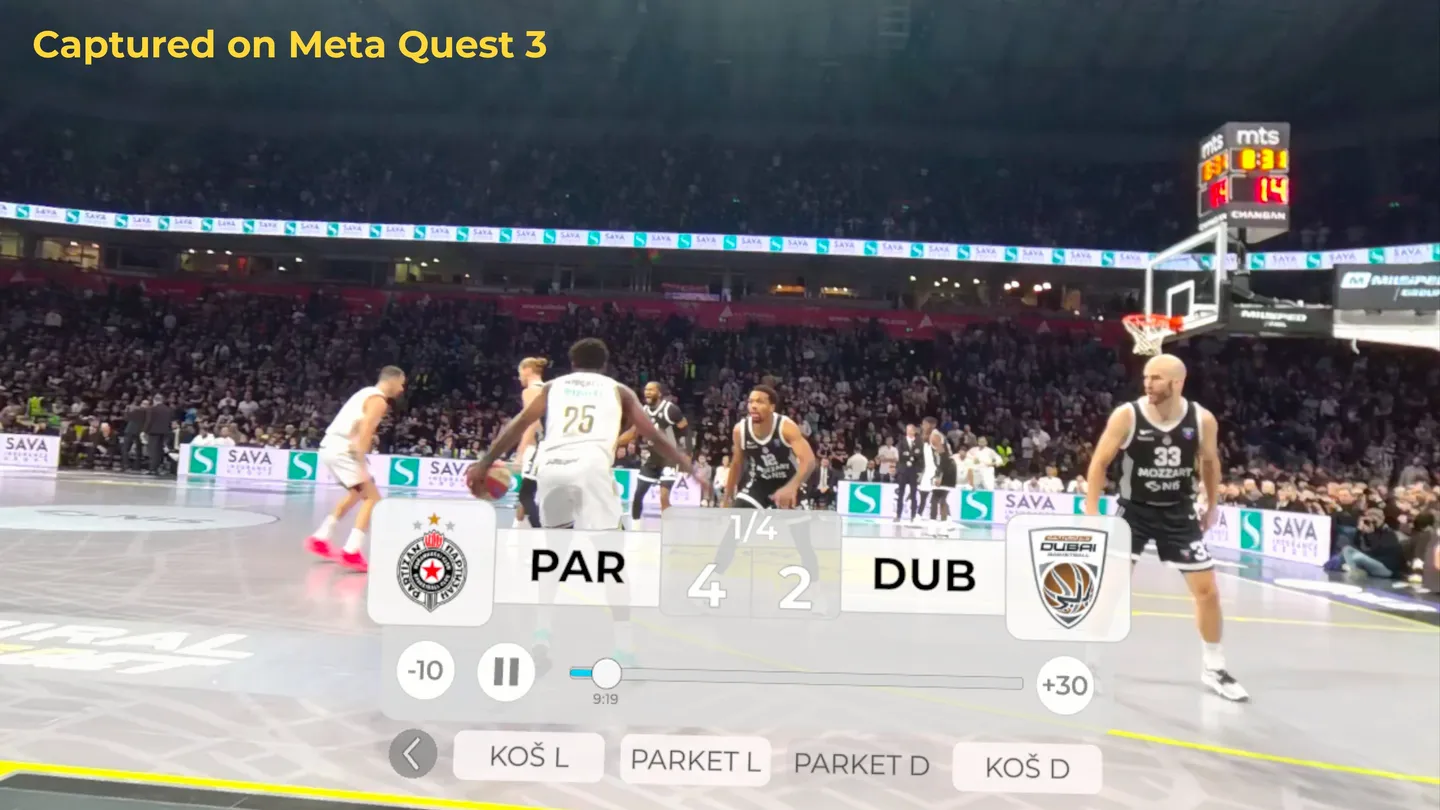
Task: Select the PAR team abbreviation
Action: [580, 568]
